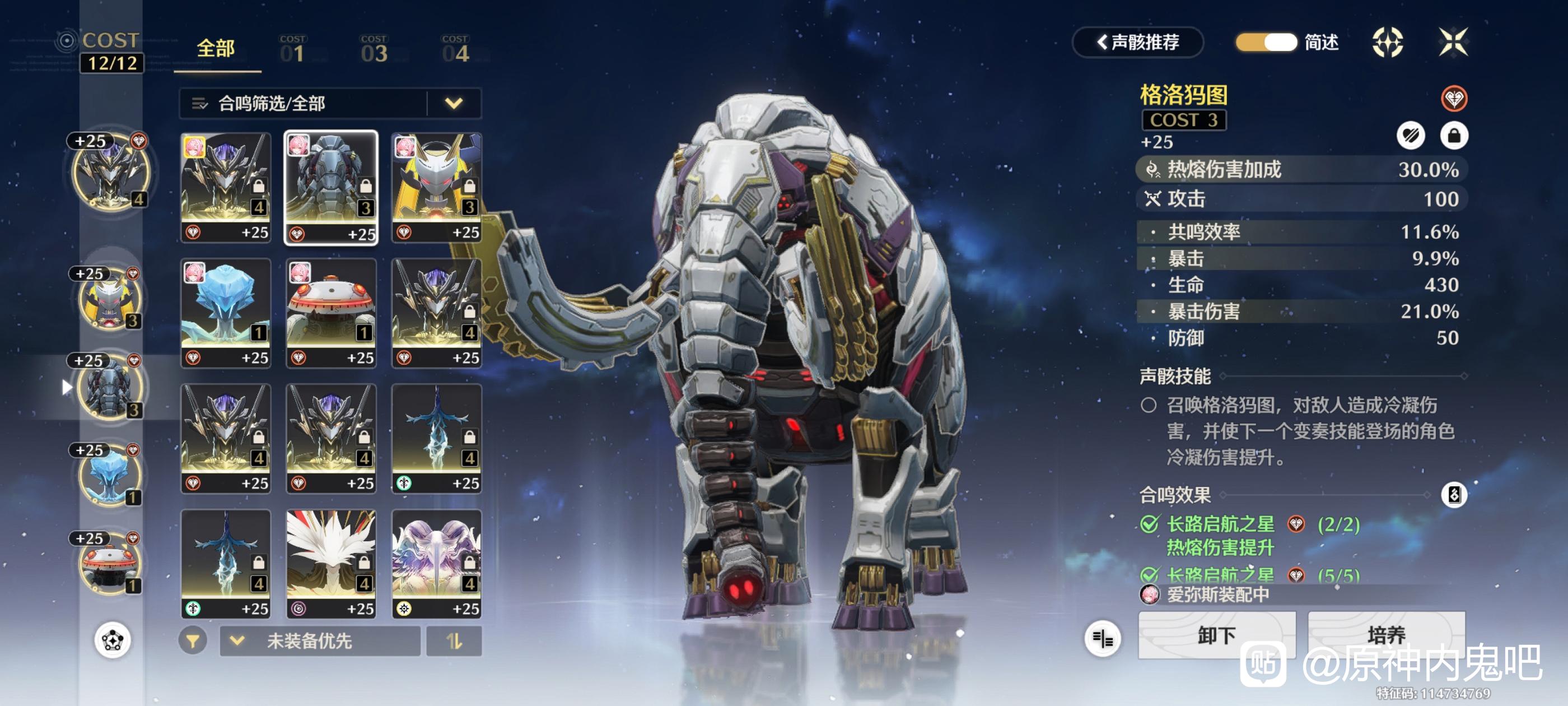Filter to the COST 03 tab
1568x706 pixels.
374,49
